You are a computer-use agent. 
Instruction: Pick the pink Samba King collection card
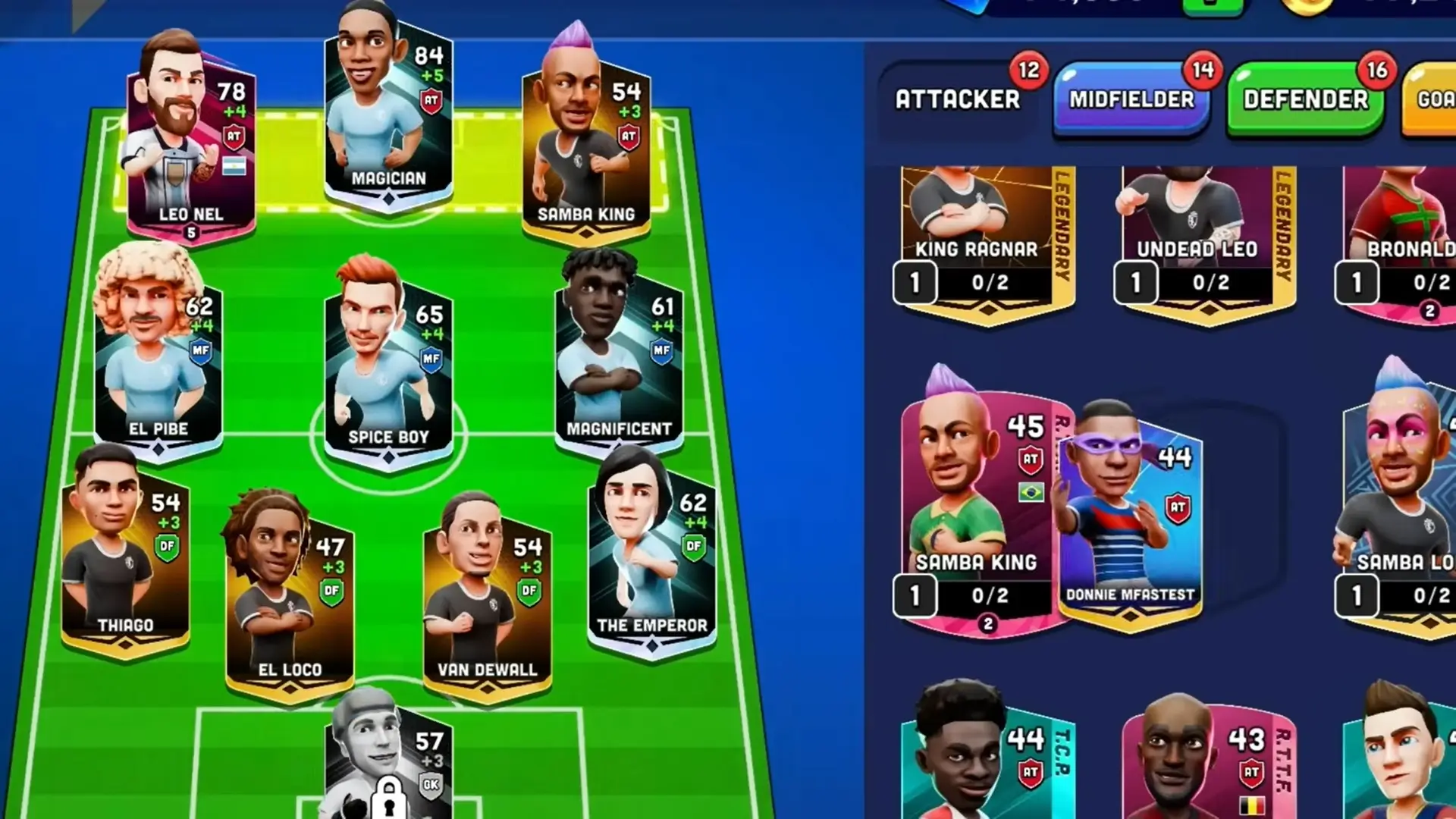tap(977, 508)
